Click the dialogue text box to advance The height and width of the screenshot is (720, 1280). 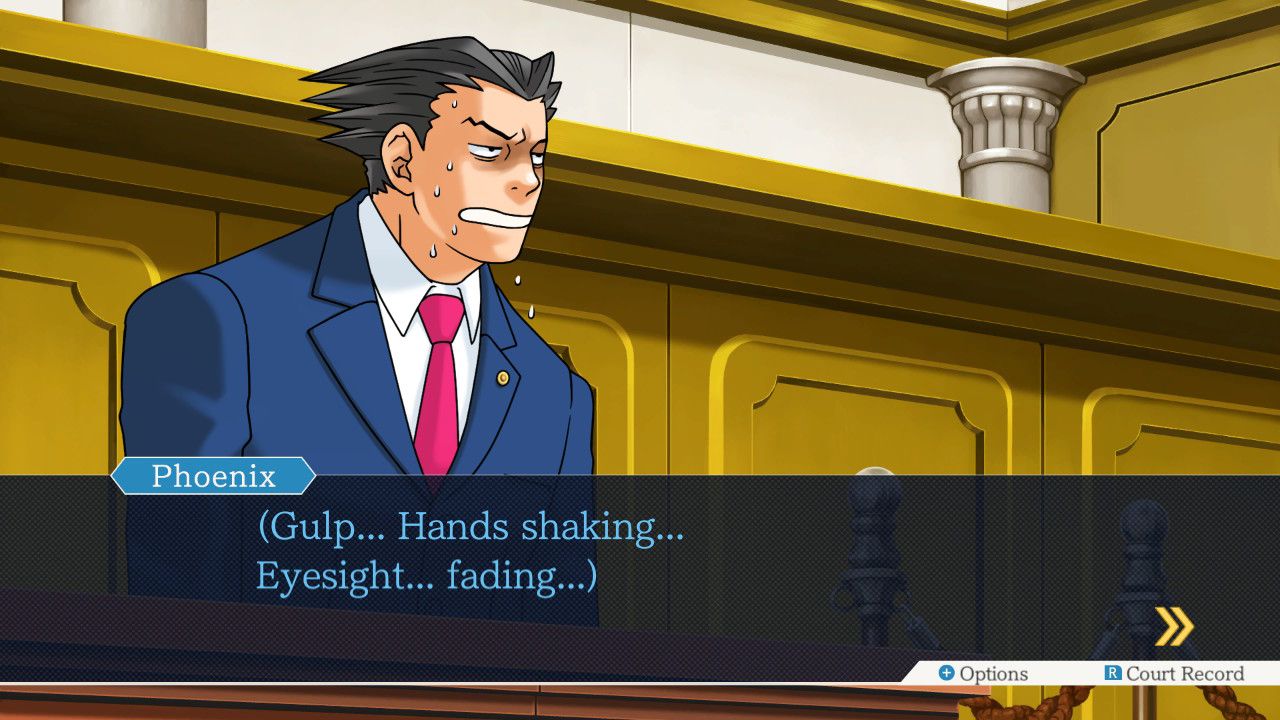point(640,560)
